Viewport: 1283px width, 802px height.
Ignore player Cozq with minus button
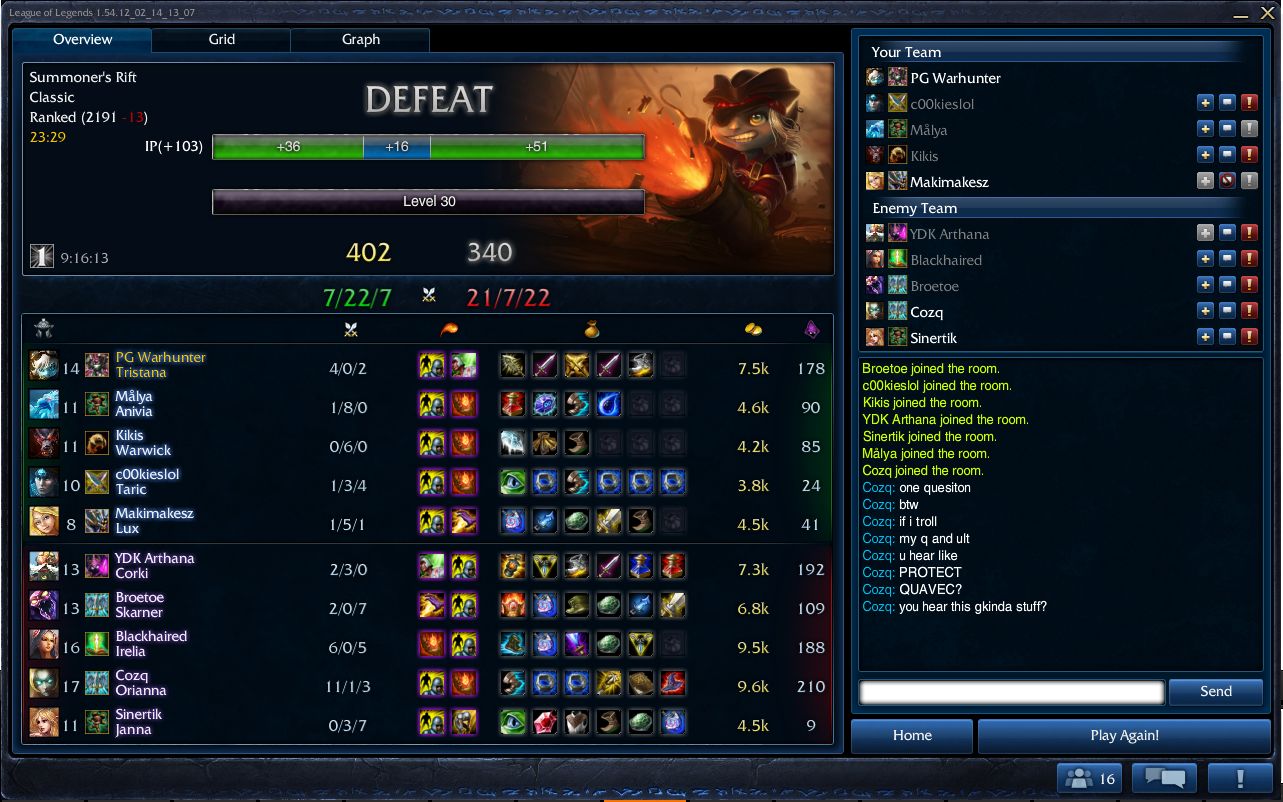(1227, 311)
